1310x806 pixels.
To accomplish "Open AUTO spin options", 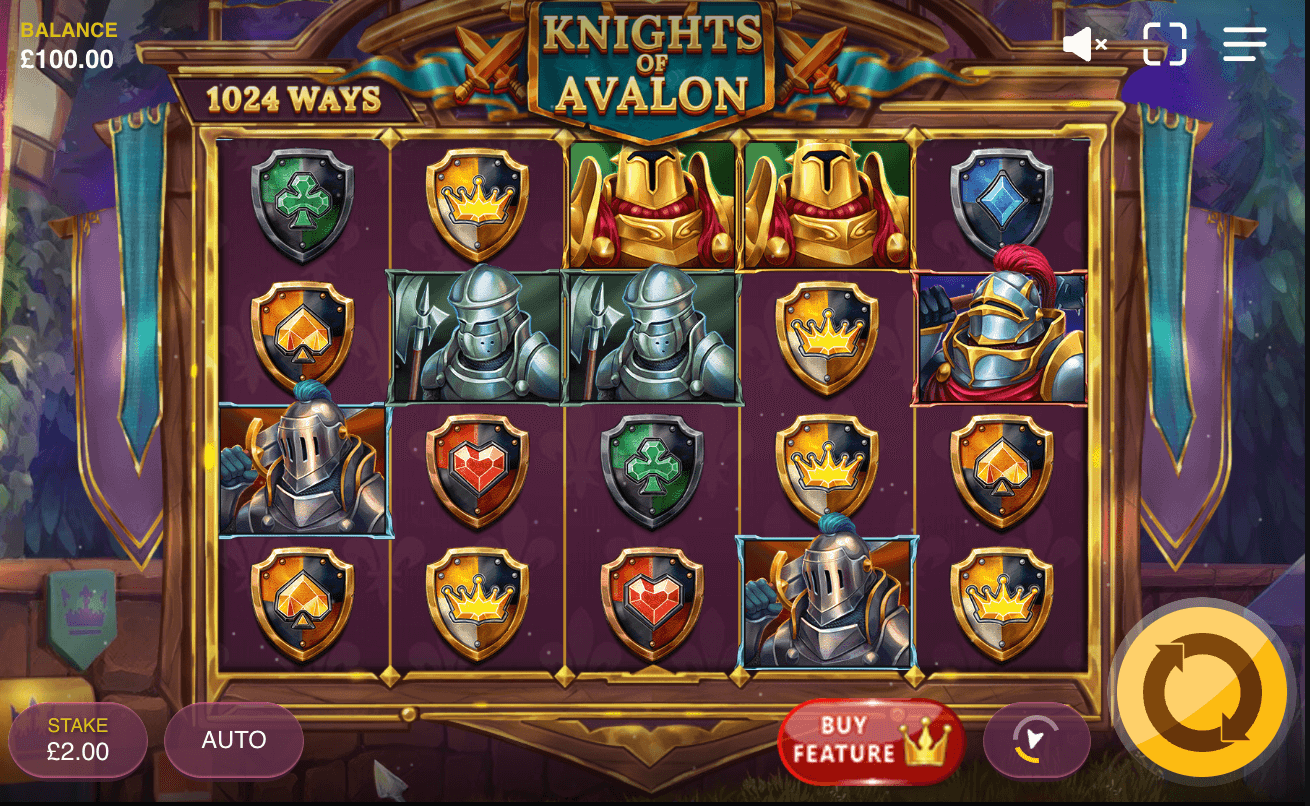I will coord(233,740).
